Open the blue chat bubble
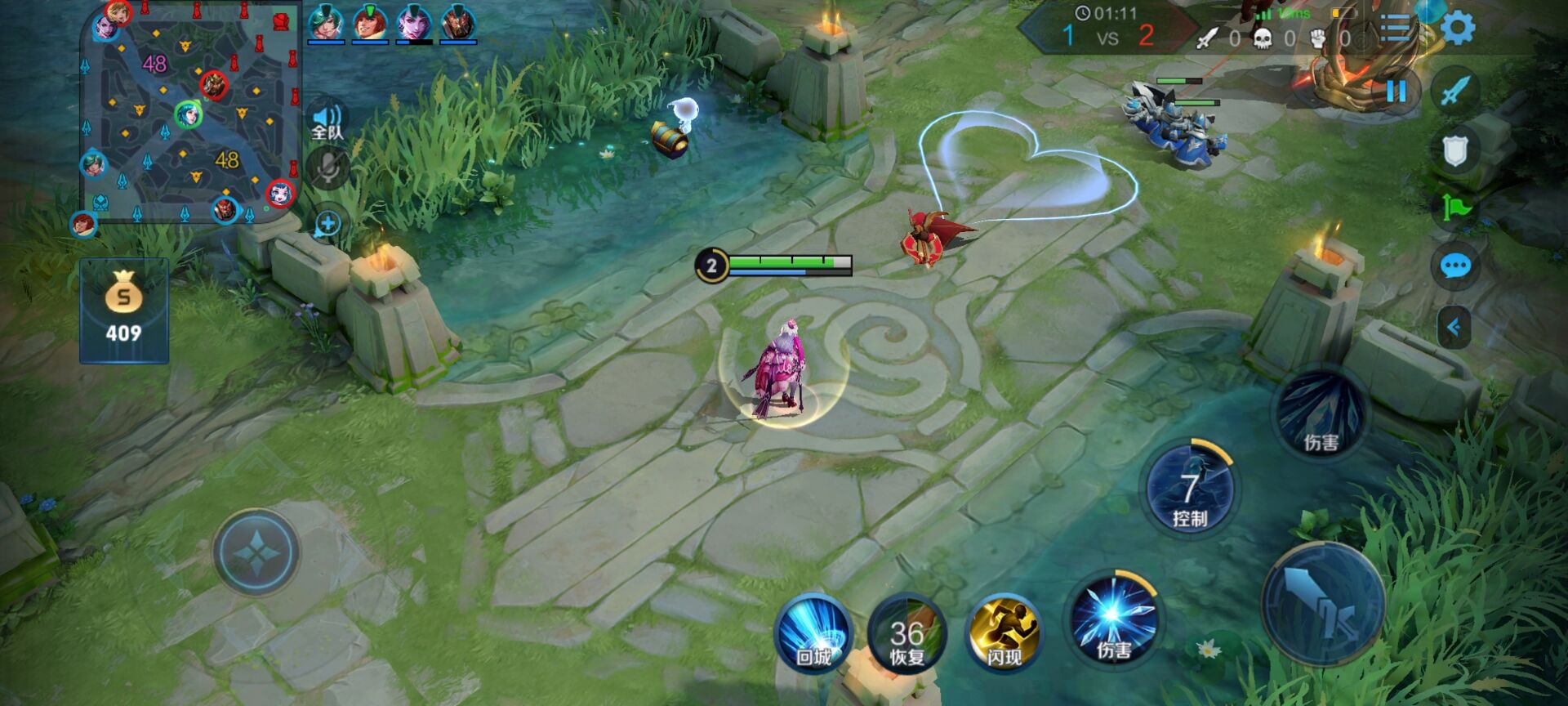This screenshot has width=1568, height=706. [1455, 266]
